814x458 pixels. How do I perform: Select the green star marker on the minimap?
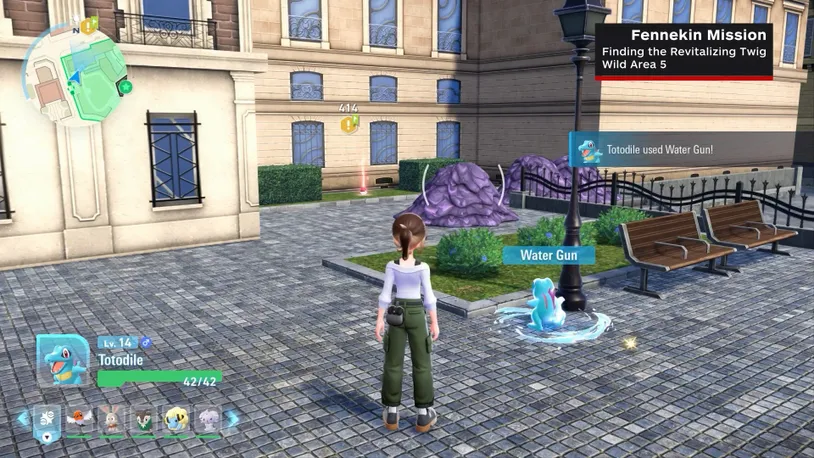[x=125, y=88]
